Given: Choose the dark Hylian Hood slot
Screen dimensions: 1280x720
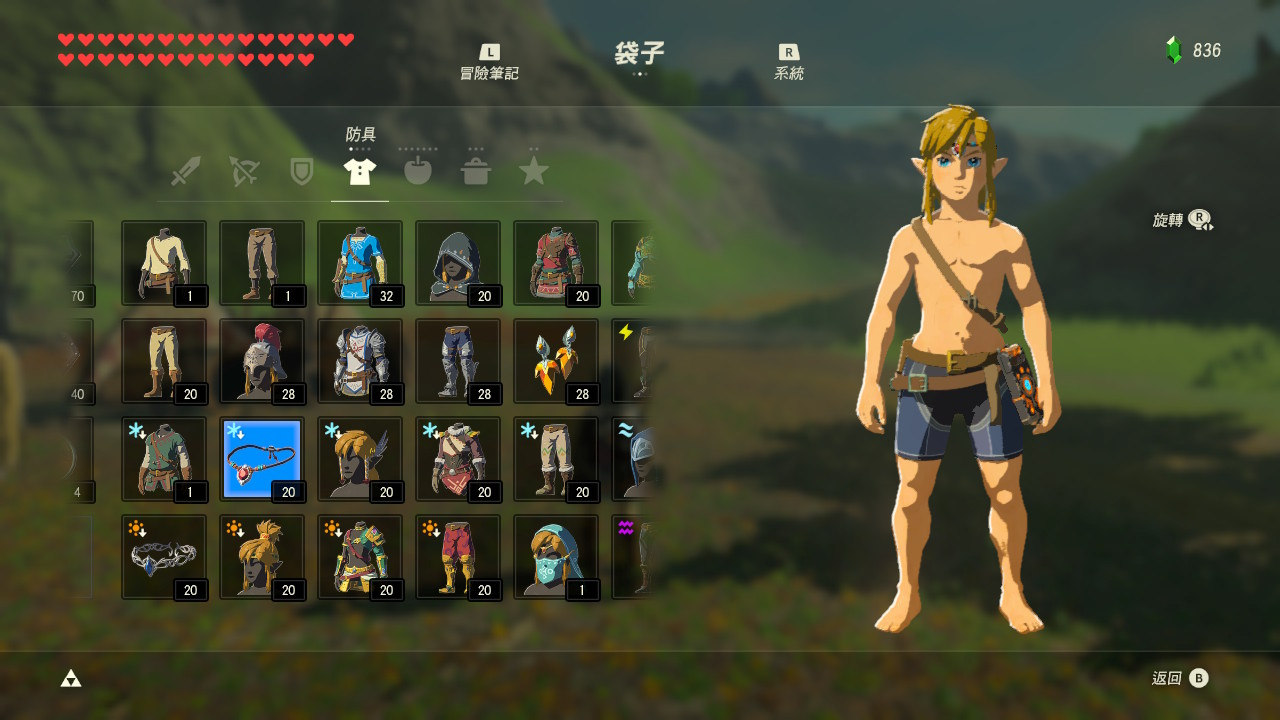Looking at the screenshot, I should point(458,263).
